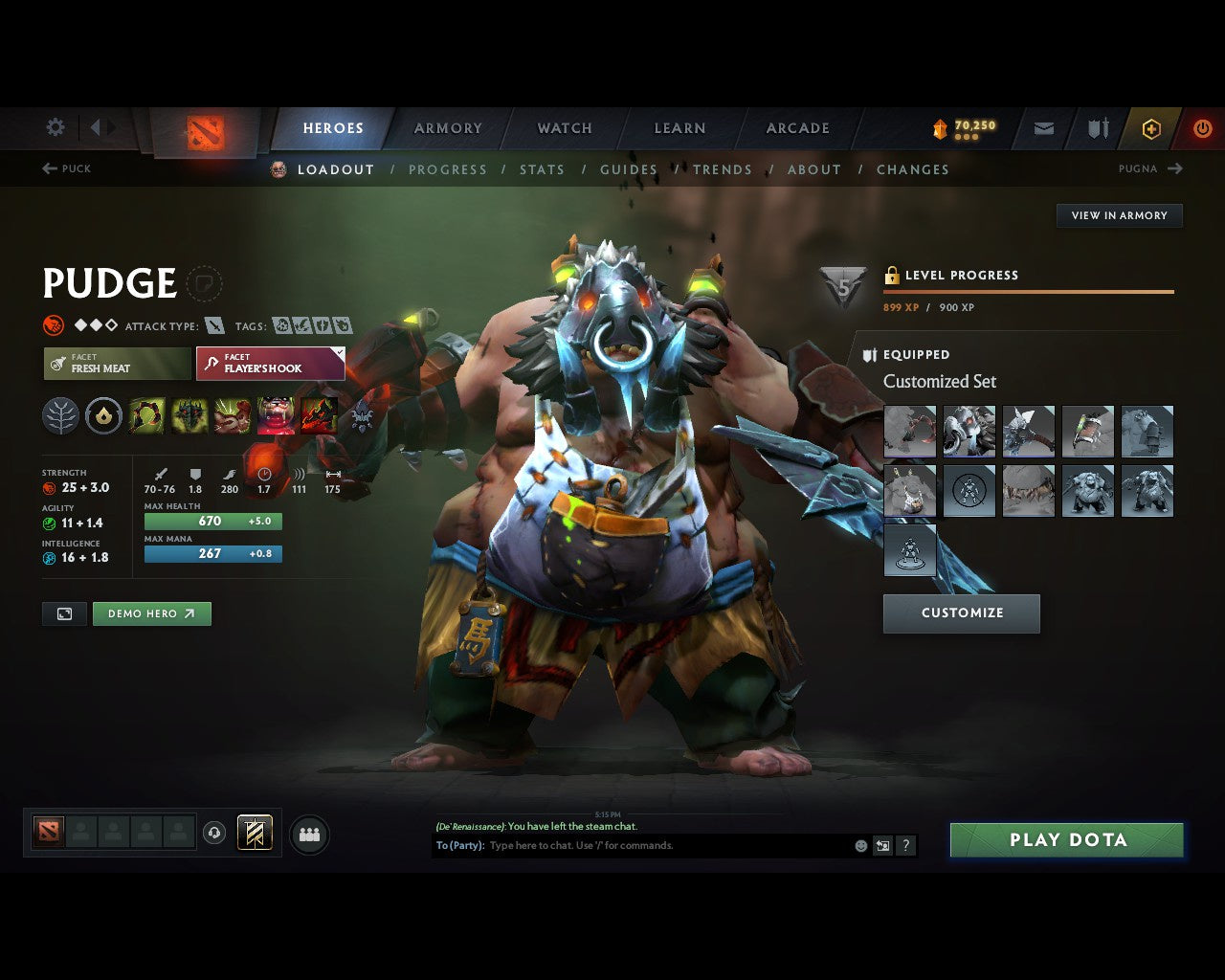Click the Level Progress XP bar
The height and width of the screenshot is (980, 1225).
(1028, 290)
